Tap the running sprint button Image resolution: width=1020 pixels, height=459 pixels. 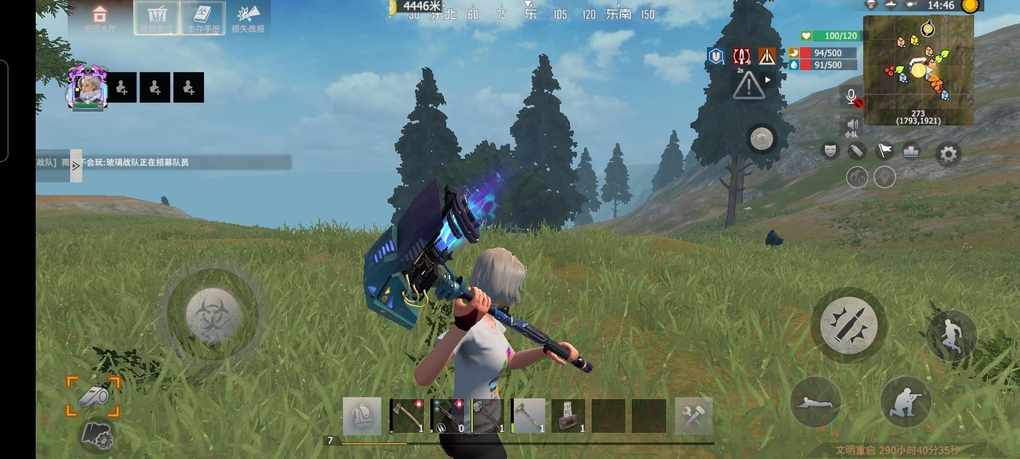tap(951, 334)
